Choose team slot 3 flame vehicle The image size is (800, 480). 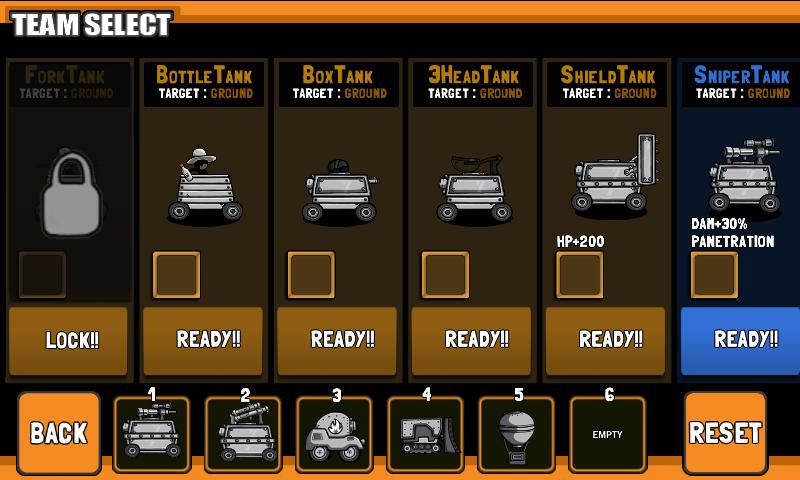click(334, 435)
